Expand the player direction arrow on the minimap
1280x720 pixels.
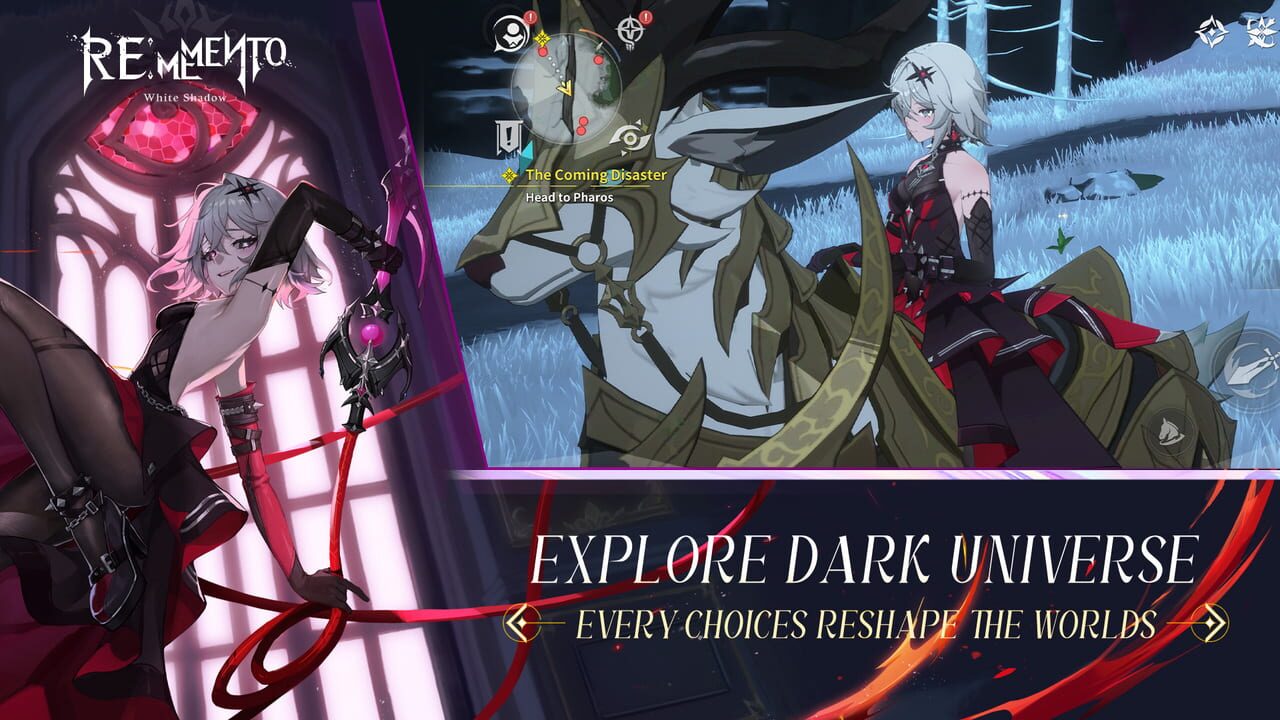pyautogui.click(x=565, y=87)
